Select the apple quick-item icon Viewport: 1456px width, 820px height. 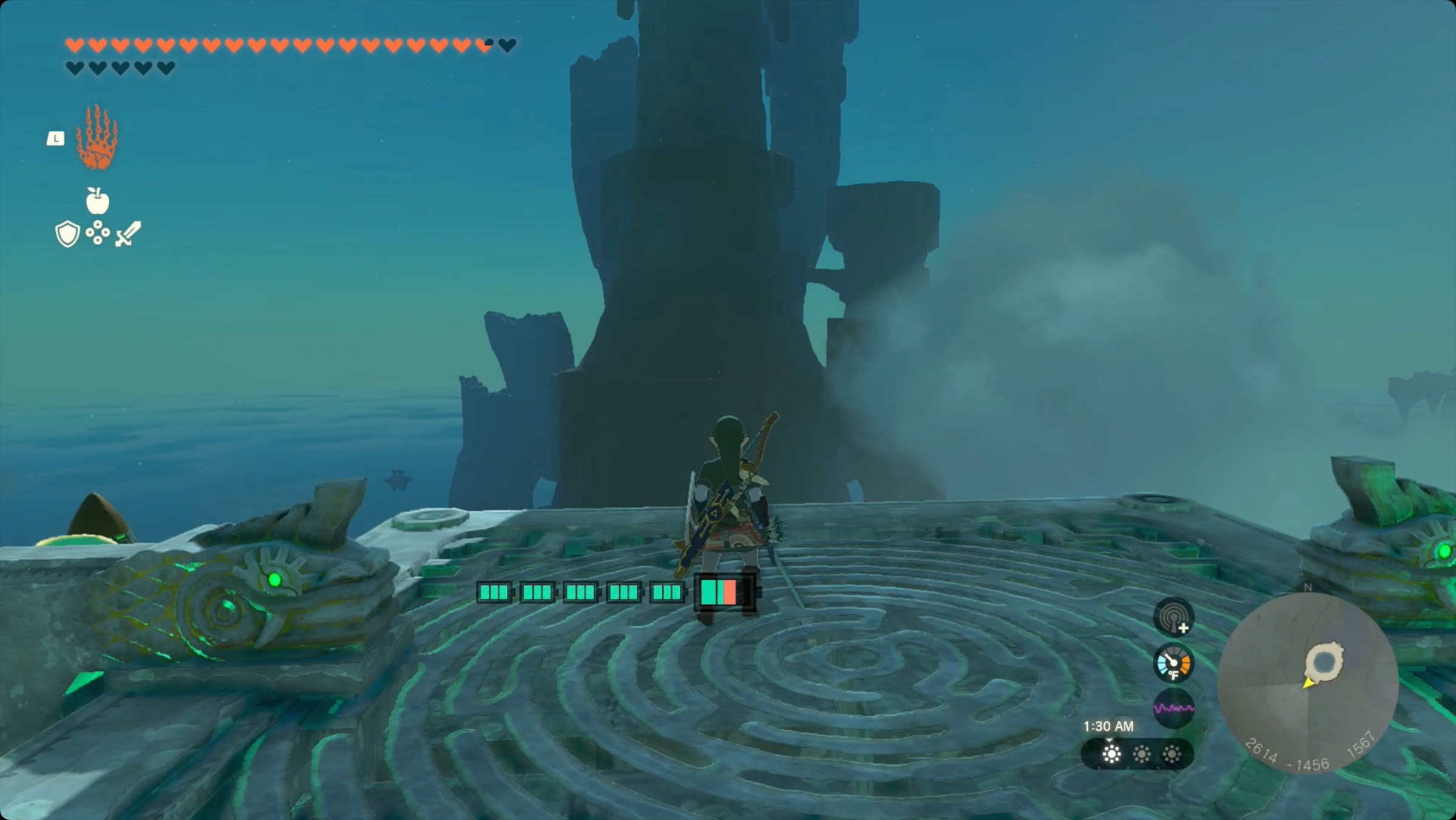[97, 201]
